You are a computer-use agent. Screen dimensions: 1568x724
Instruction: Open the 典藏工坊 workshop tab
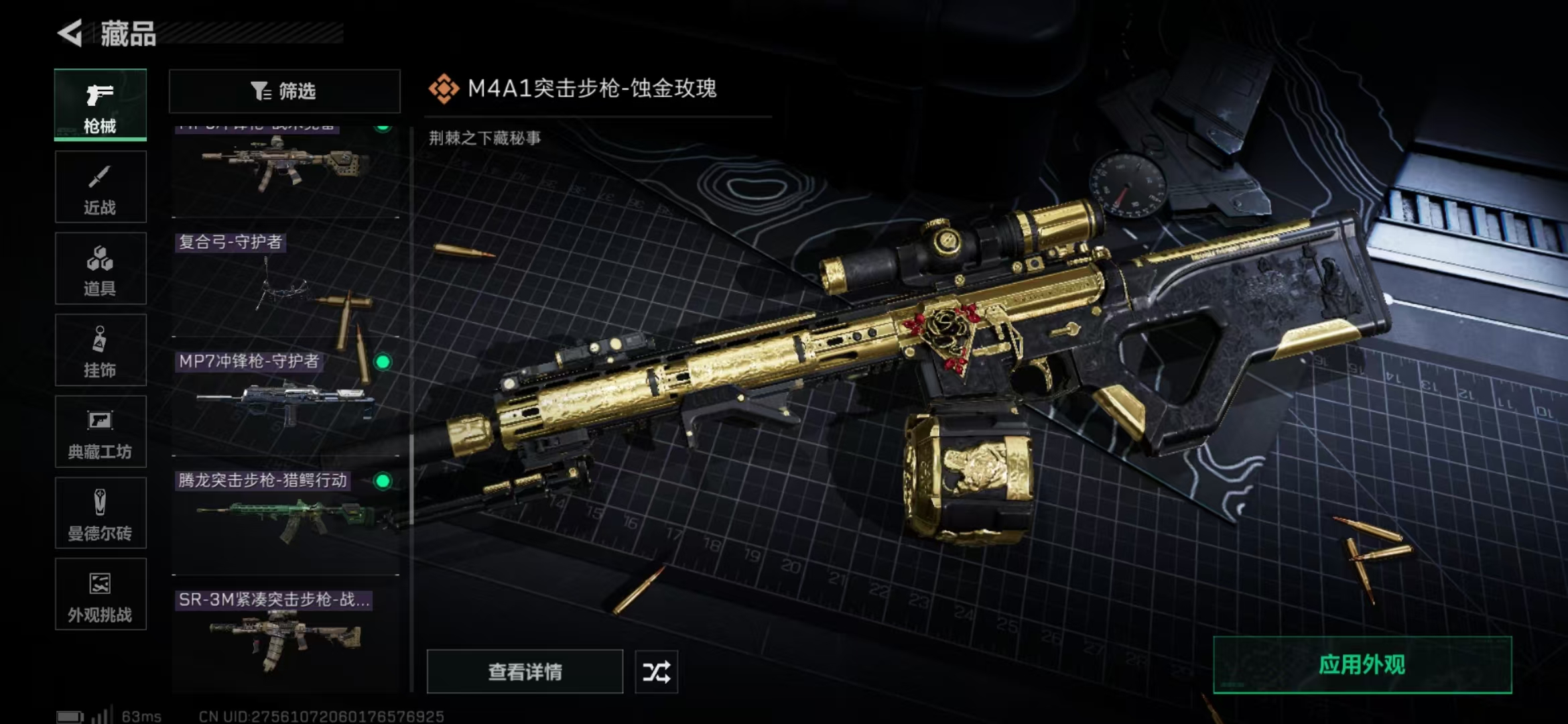[x=101, y=432]
